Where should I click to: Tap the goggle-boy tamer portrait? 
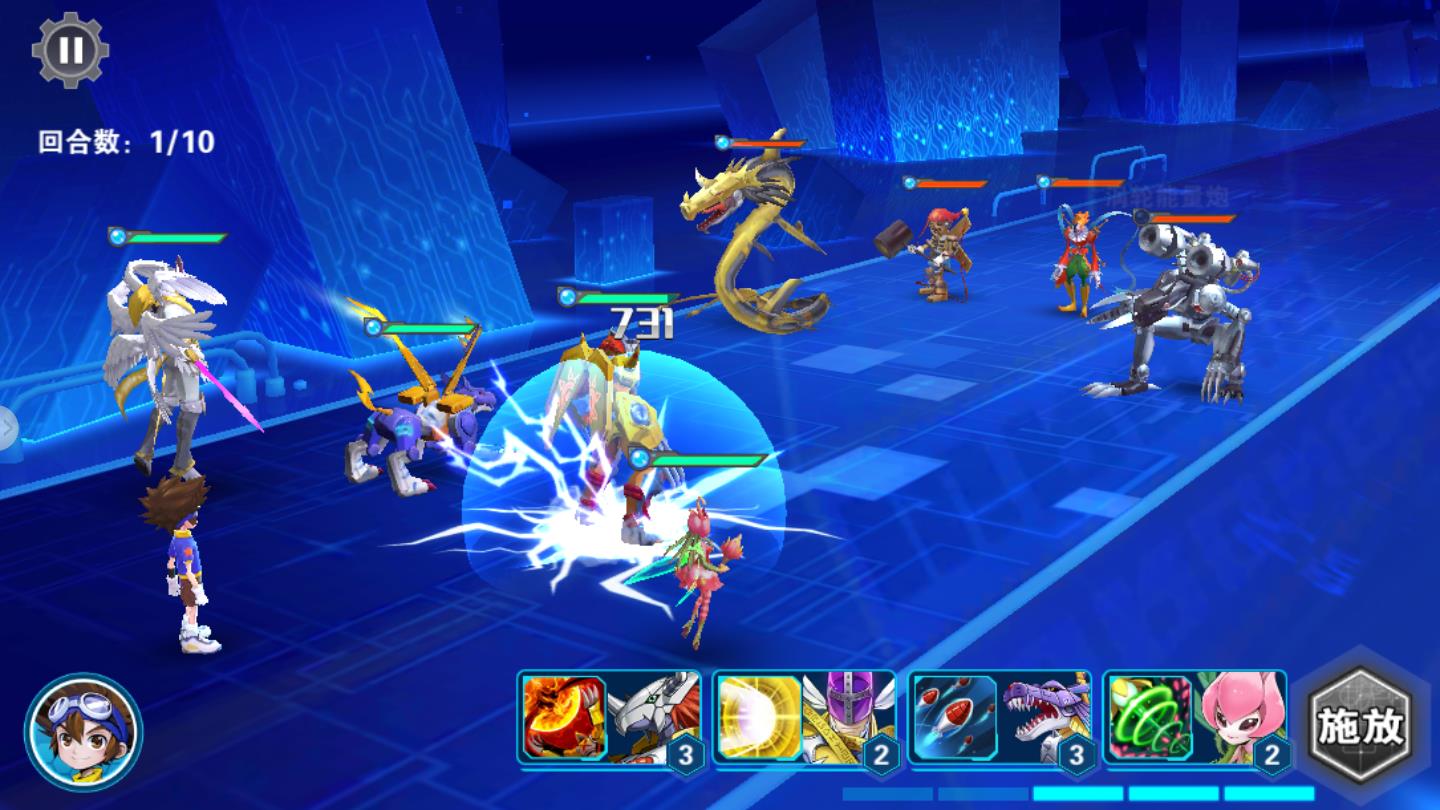click(84, 732)
